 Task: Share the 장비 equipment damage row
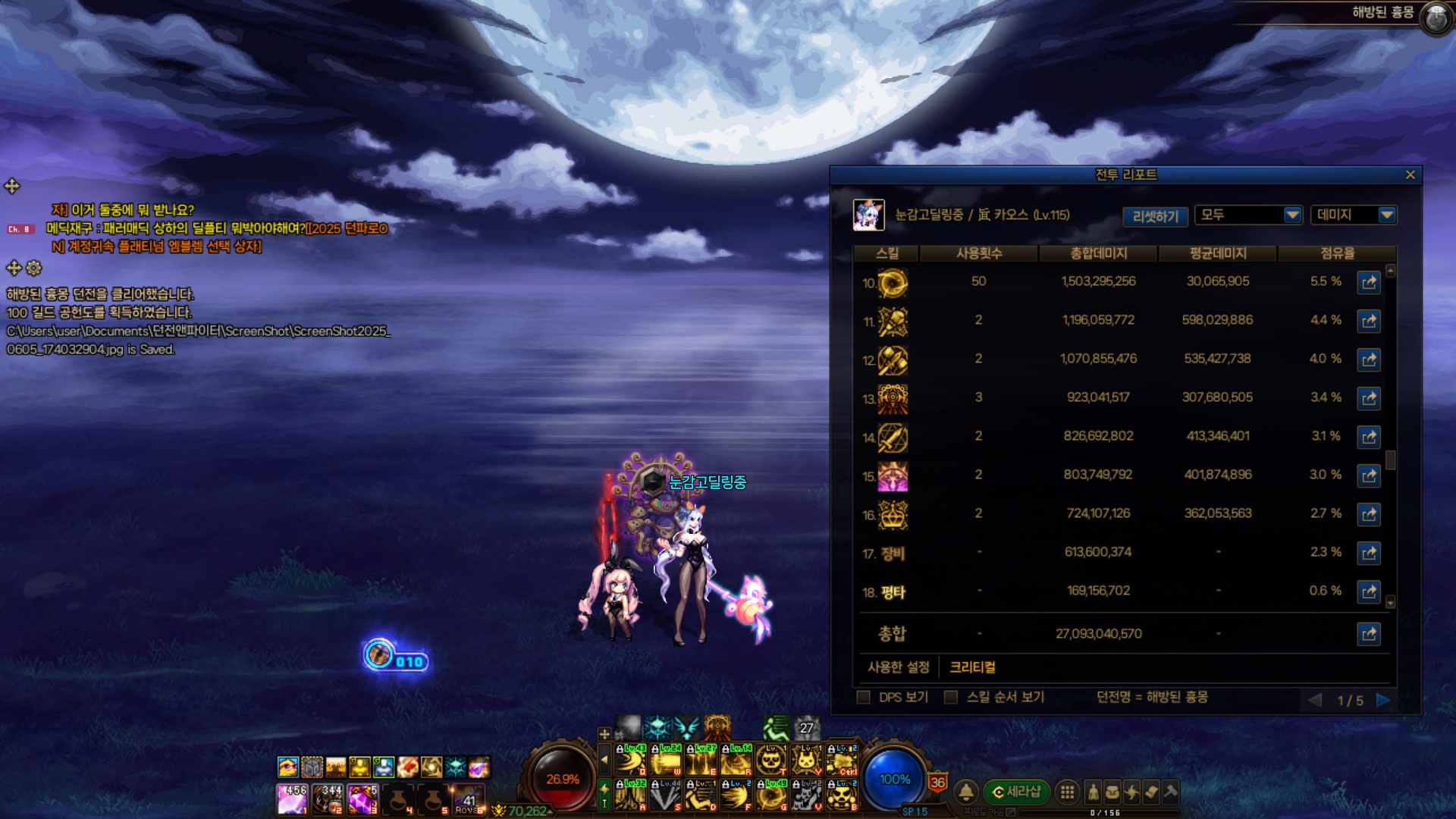tap(1368, 553)
